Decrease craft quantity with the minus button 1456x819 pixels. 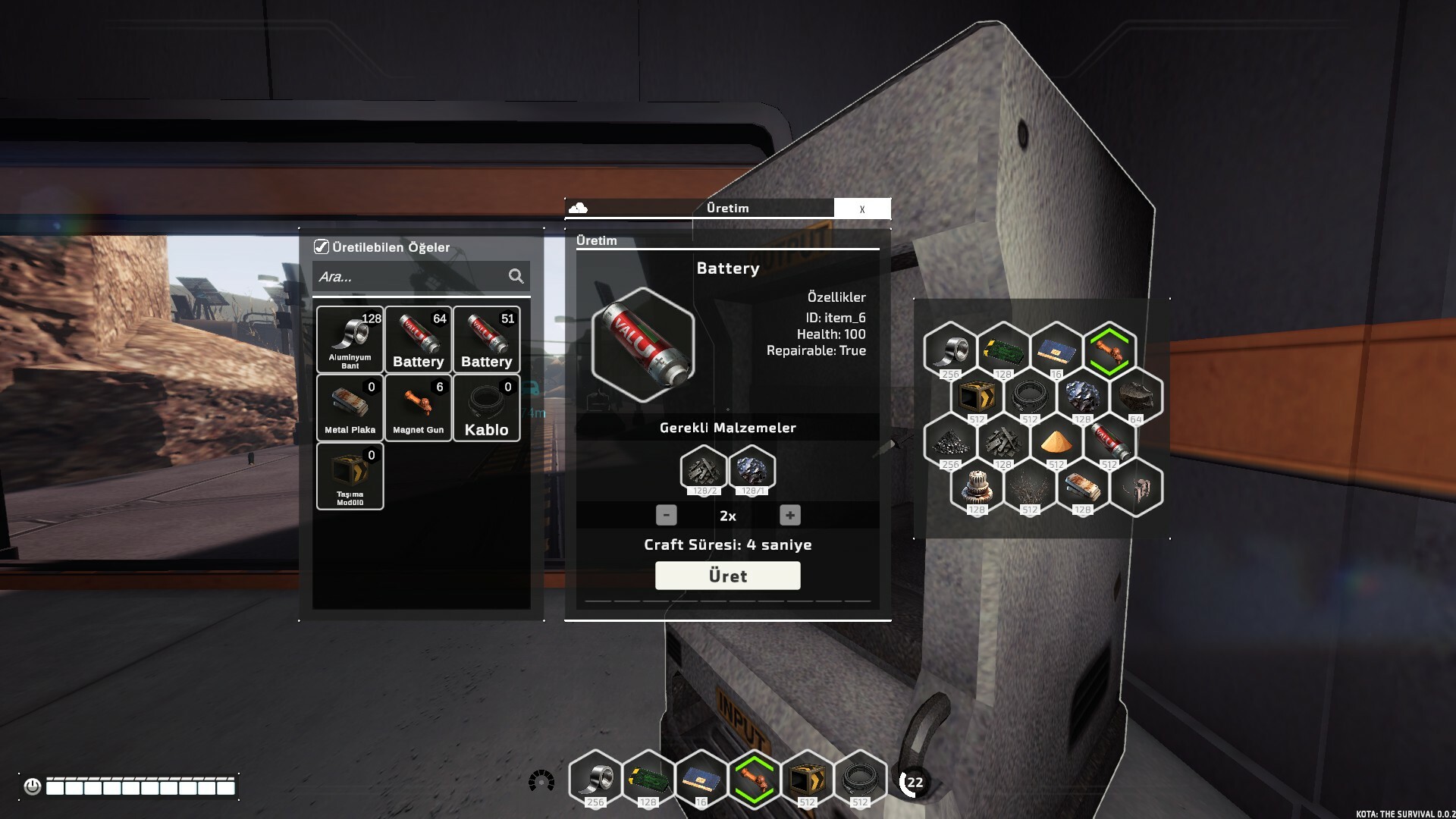[x=666, y=516]
